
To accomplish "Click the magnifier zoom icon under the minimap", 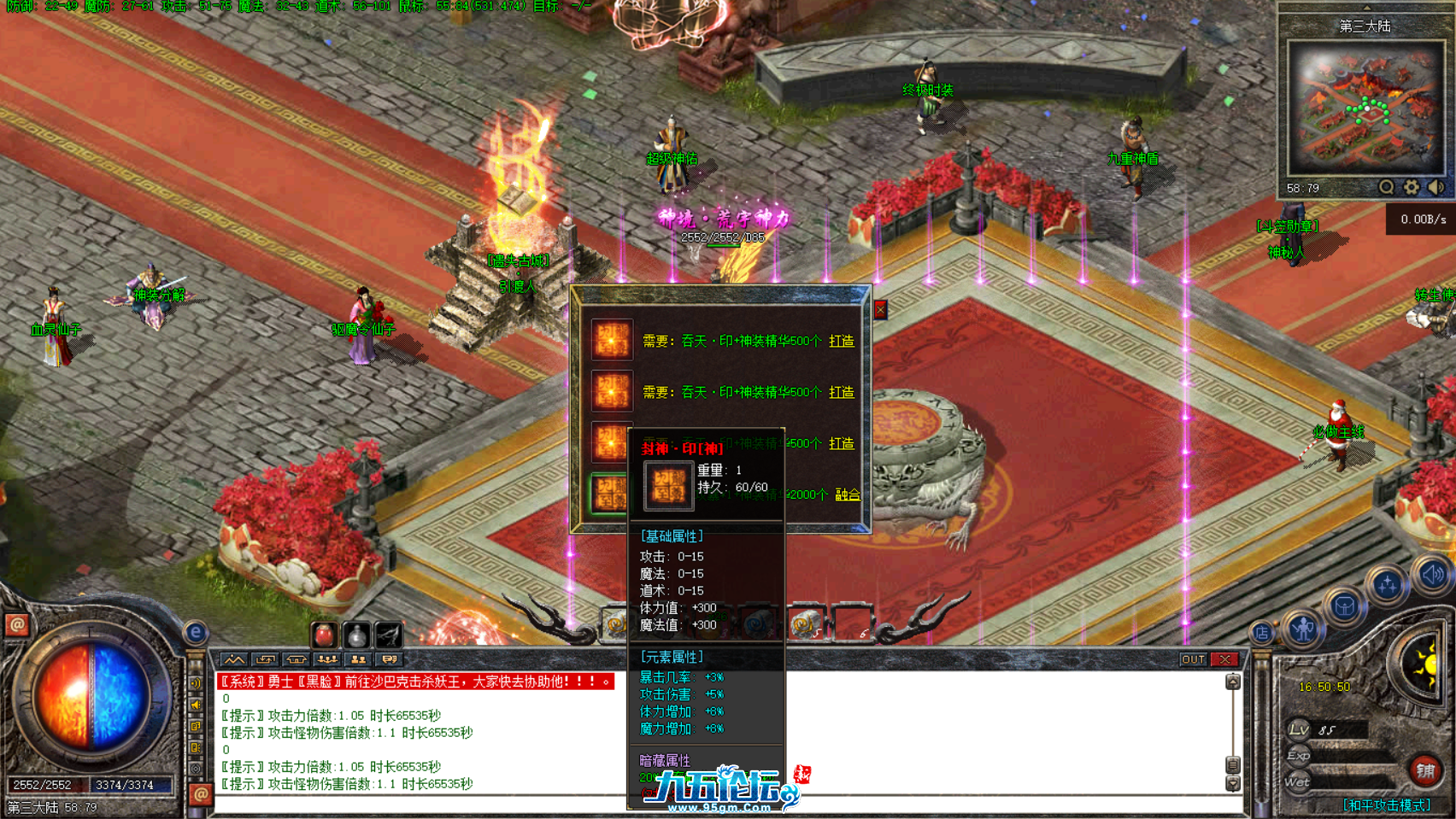I will [1386, 187].
